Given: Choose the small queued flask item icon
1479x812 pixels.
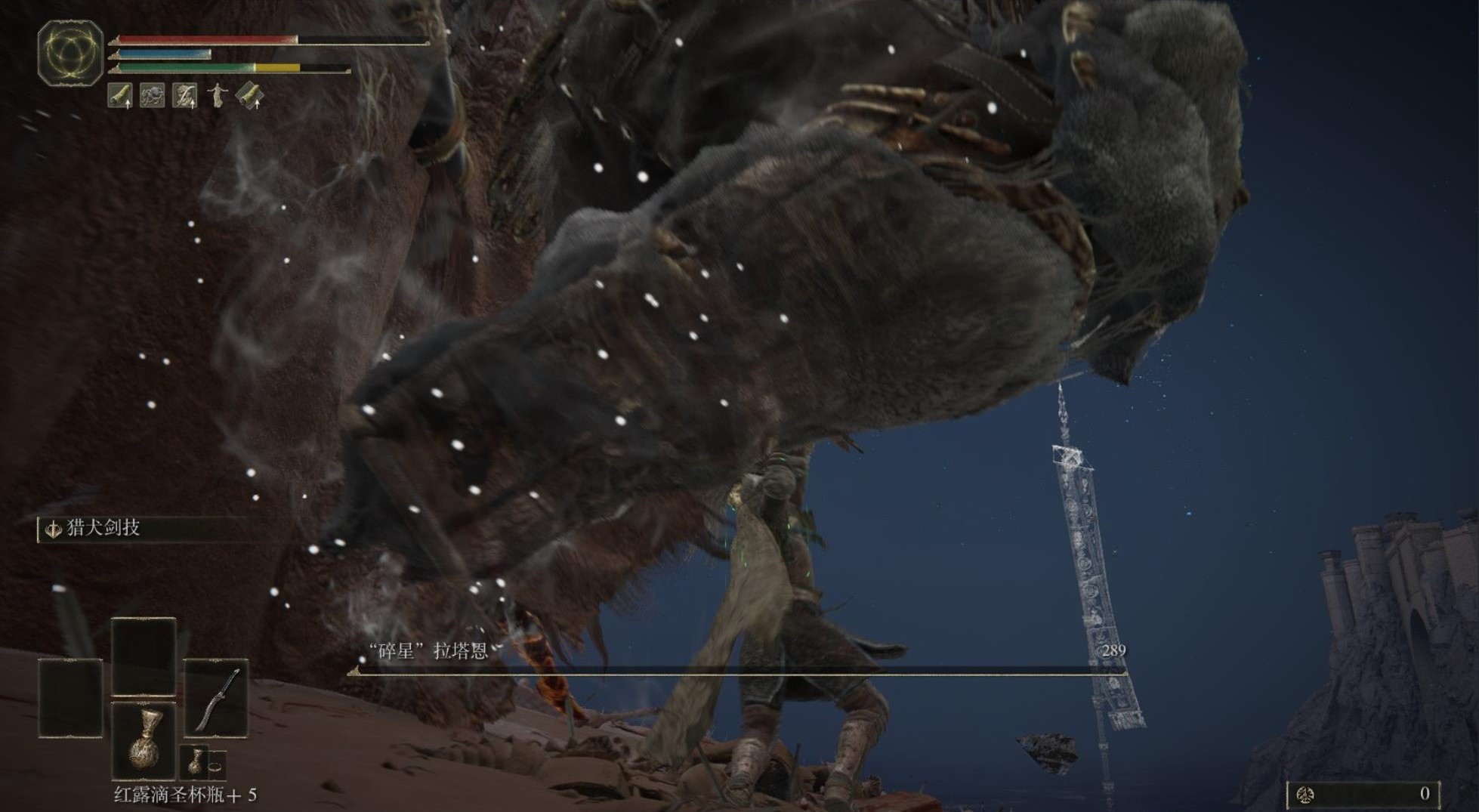Looking at the screenshot, I should point(195,761).
